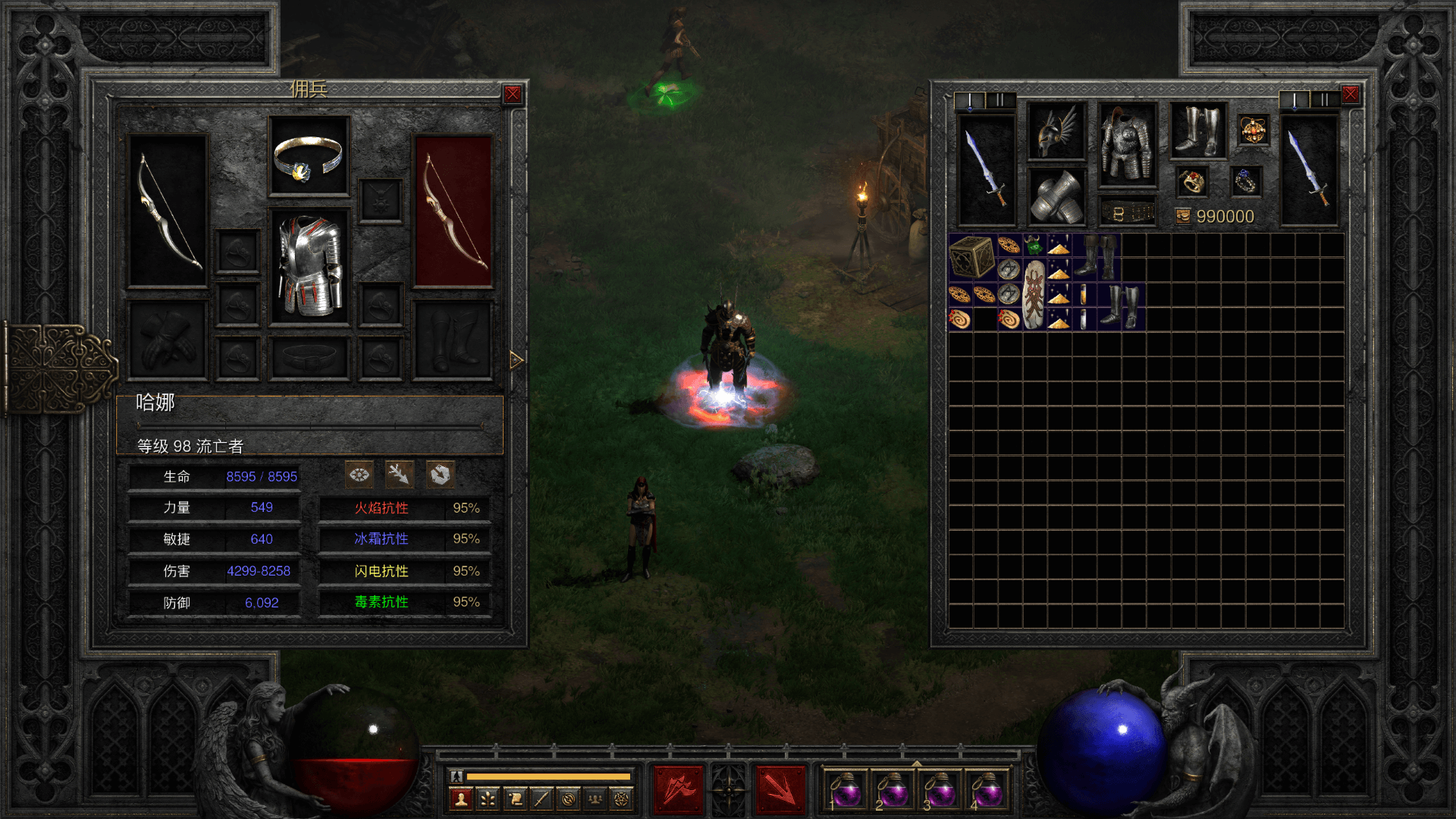Pick the green jewel with horned skull
This screenshot has height=819, width=1456.
pos(1033,245)
